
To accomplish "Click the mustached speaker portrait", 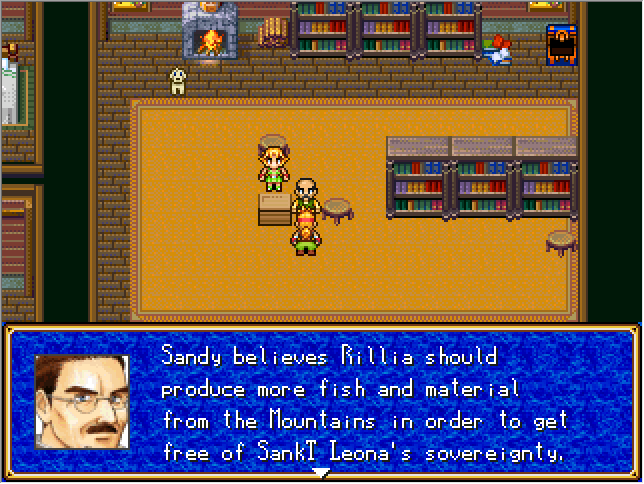I will click(x=82, y=401).
